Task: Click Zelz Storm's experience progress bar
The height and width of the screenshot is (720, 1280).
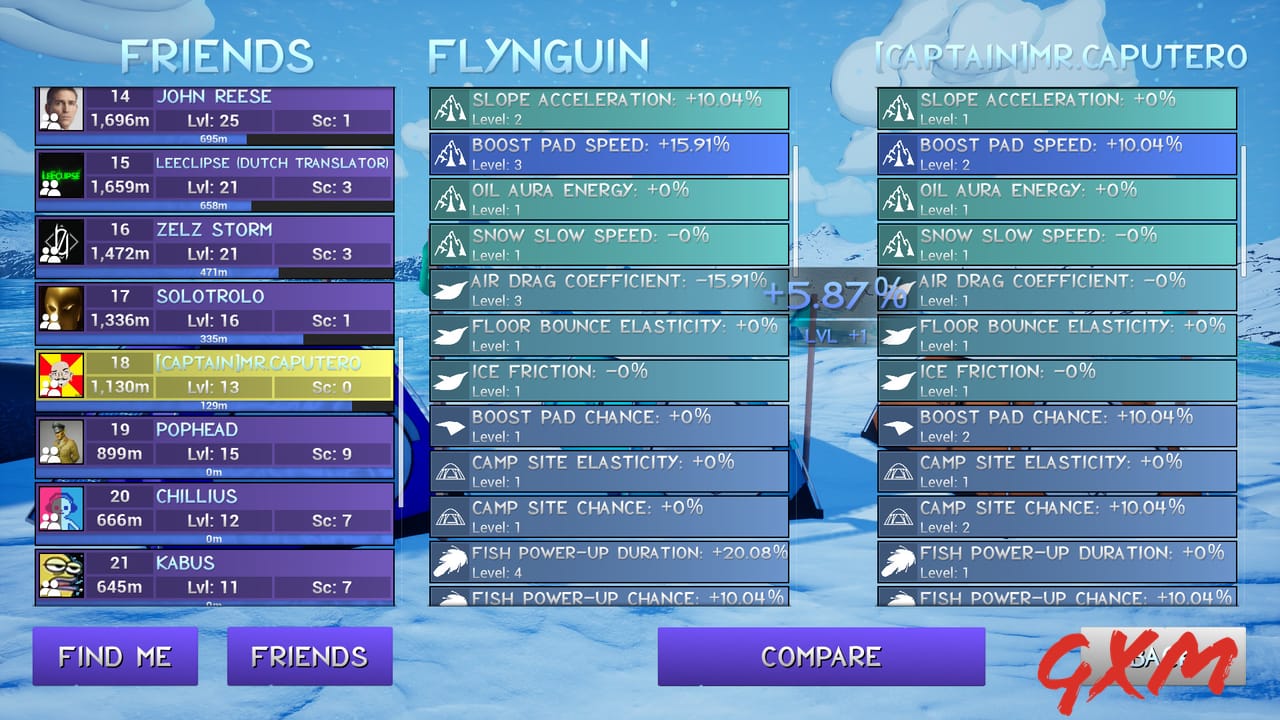Action: coord(213,271)
